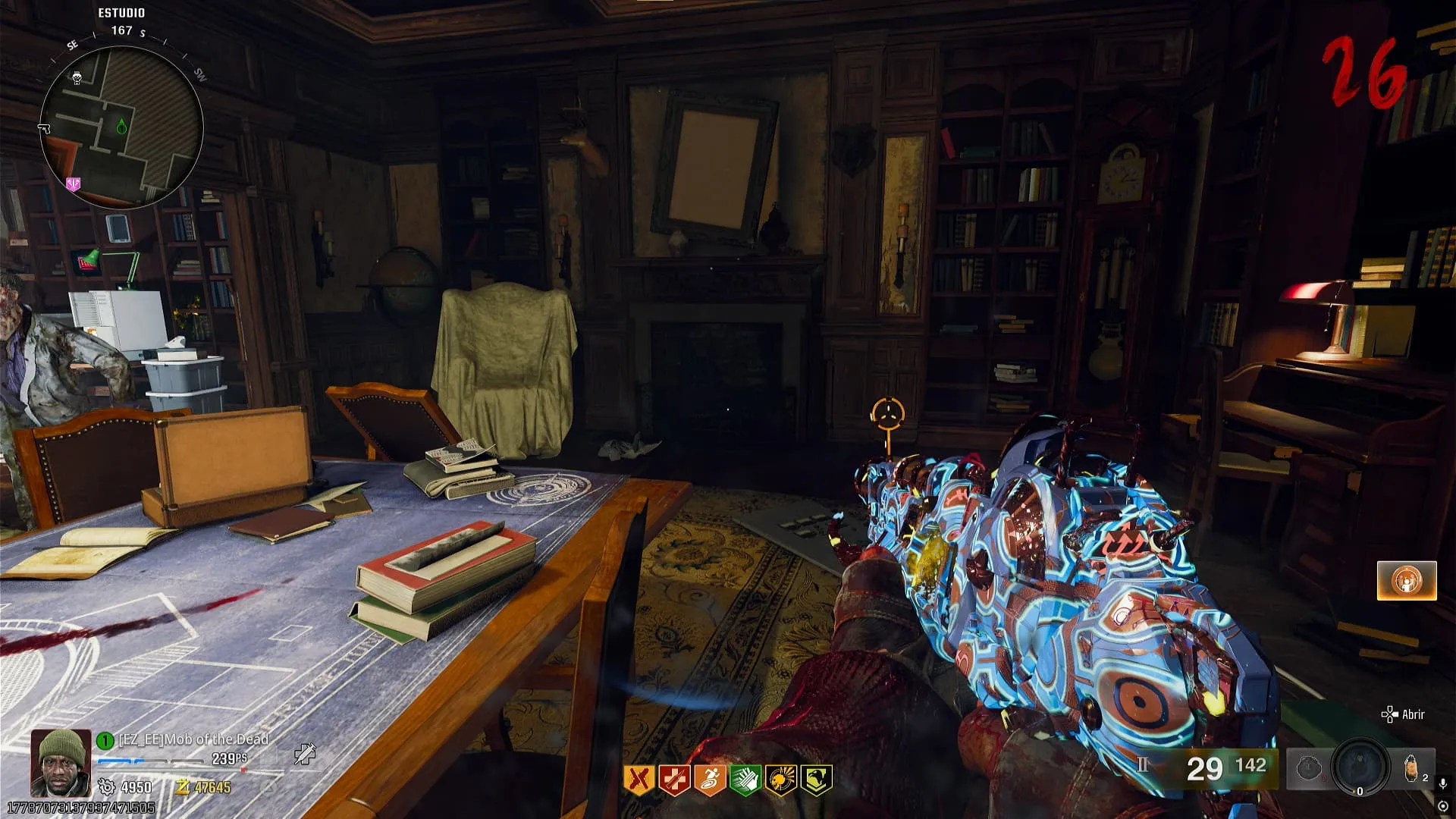Click the circular minimap
Image resolution: width=1456 pixels, height=819 pixels.
pyautogui.click(x=121, y=127)
